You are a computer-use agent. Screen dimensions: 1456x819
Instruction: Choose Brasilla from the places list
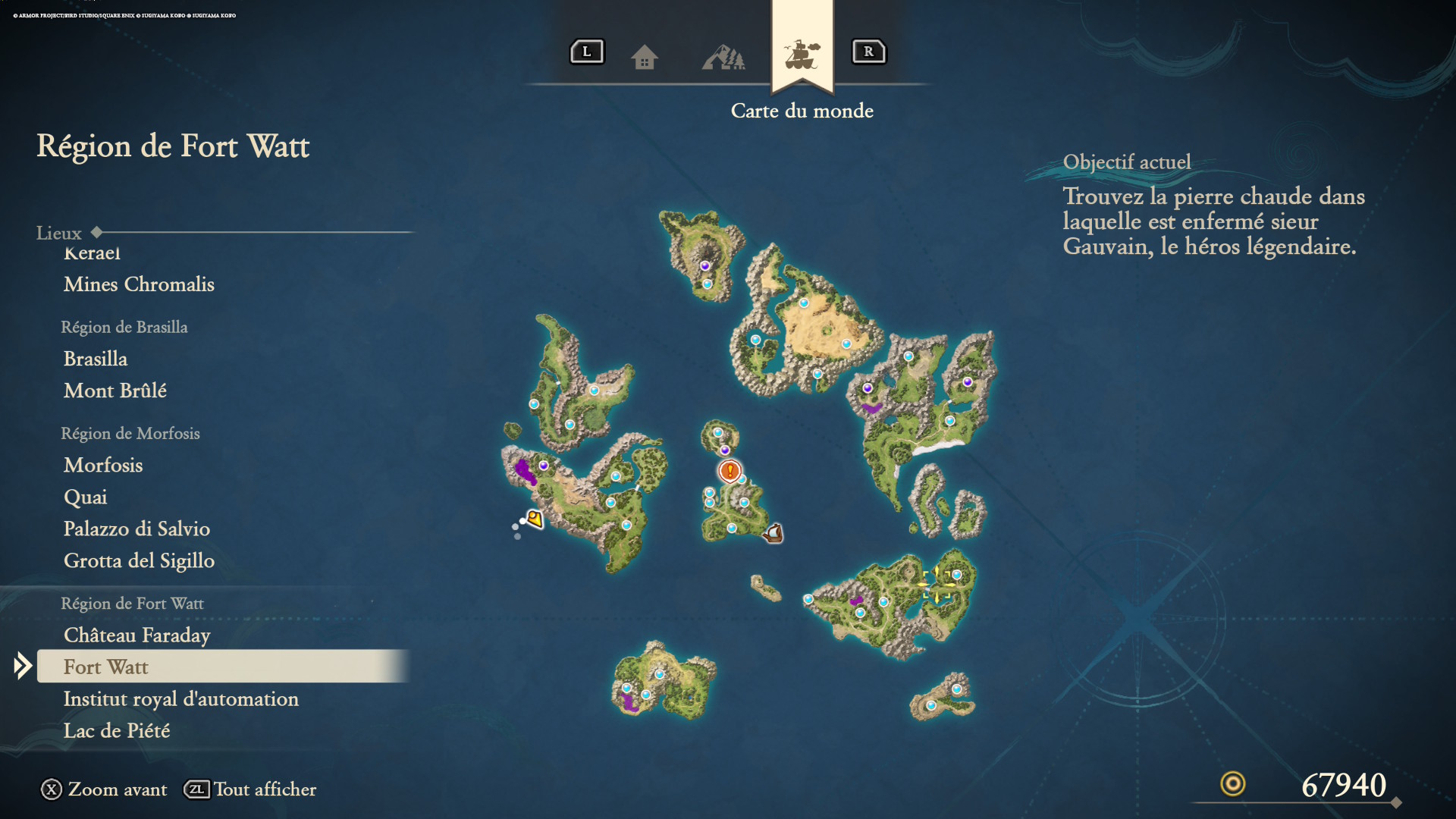point(96,359)
